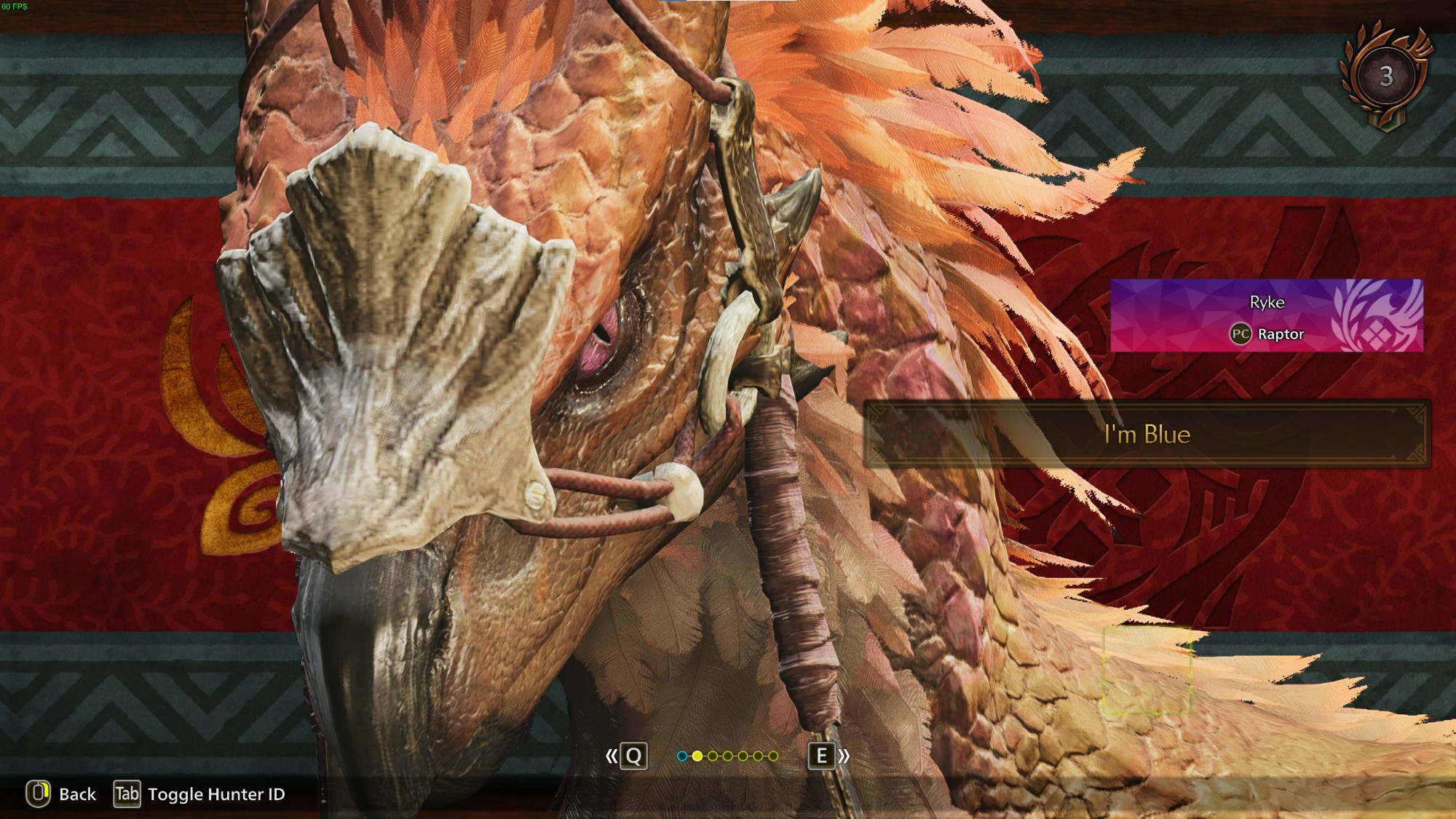
Task: Click the "I'm Blue" title banner
Action: tap(1147, 434)
